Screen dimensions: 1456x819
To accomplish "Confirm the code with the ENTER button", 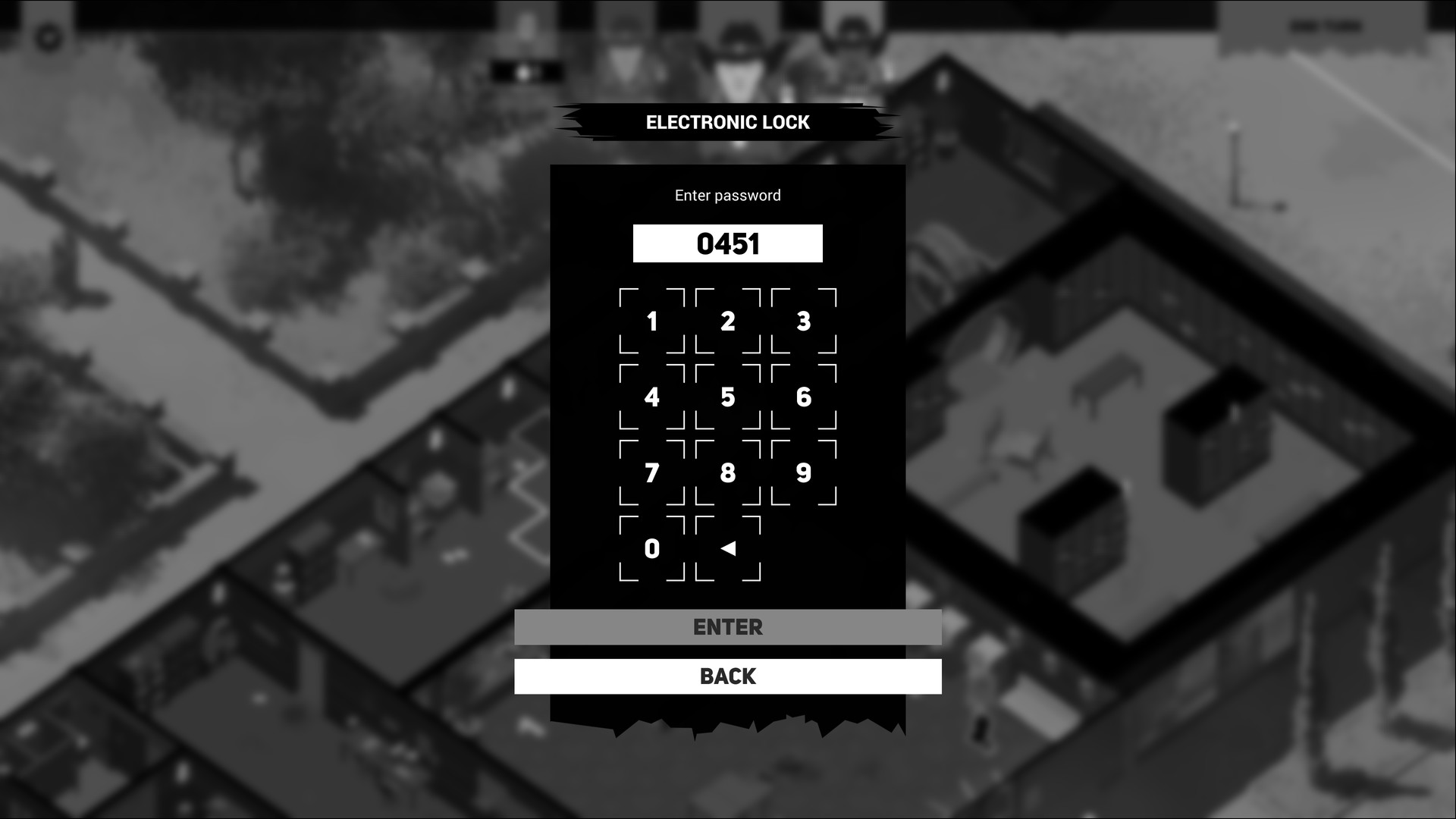I will pyautogui.click(x=727, y=627).
